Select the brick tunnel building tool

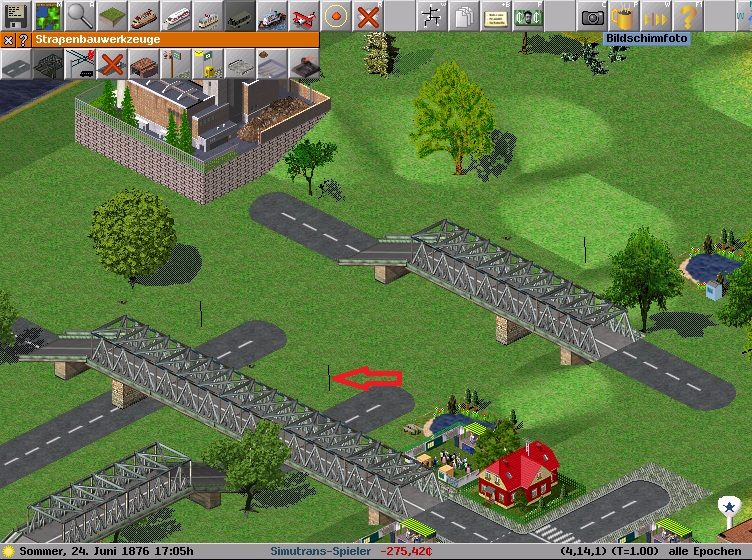pos(143,64)
